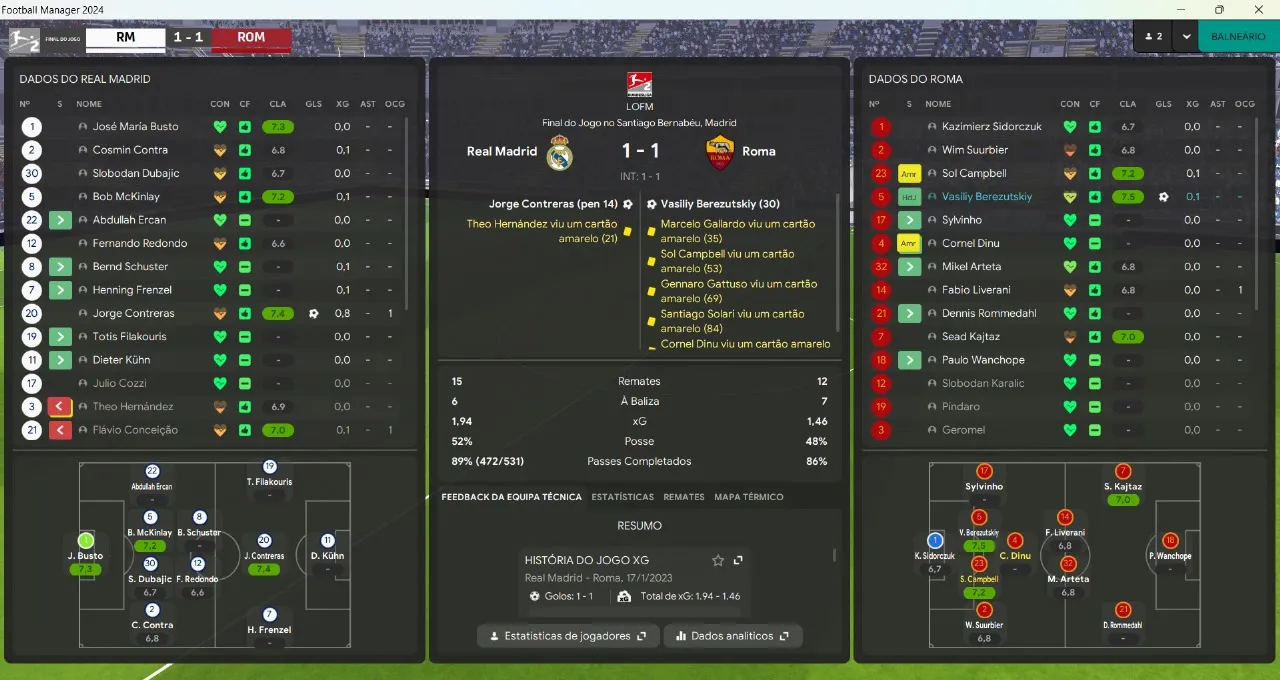Select Vasiliy Berezutskiy in Roma list
The width and height of the screenshot is (1280, 680).
click(986, 197)
